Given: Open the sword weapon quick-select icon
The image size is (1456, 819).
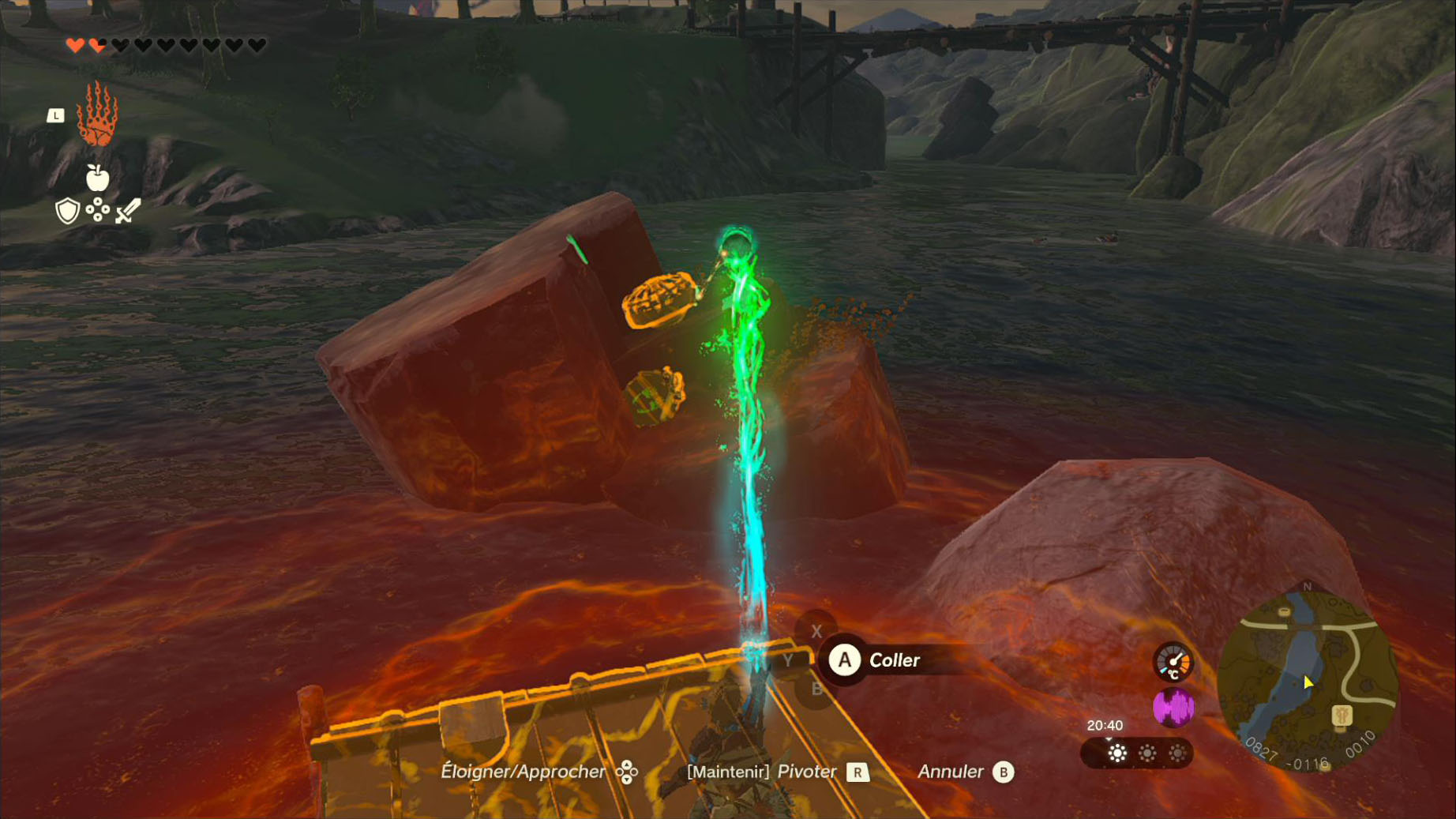Looking at the screenshot, I should click(128, 211).
